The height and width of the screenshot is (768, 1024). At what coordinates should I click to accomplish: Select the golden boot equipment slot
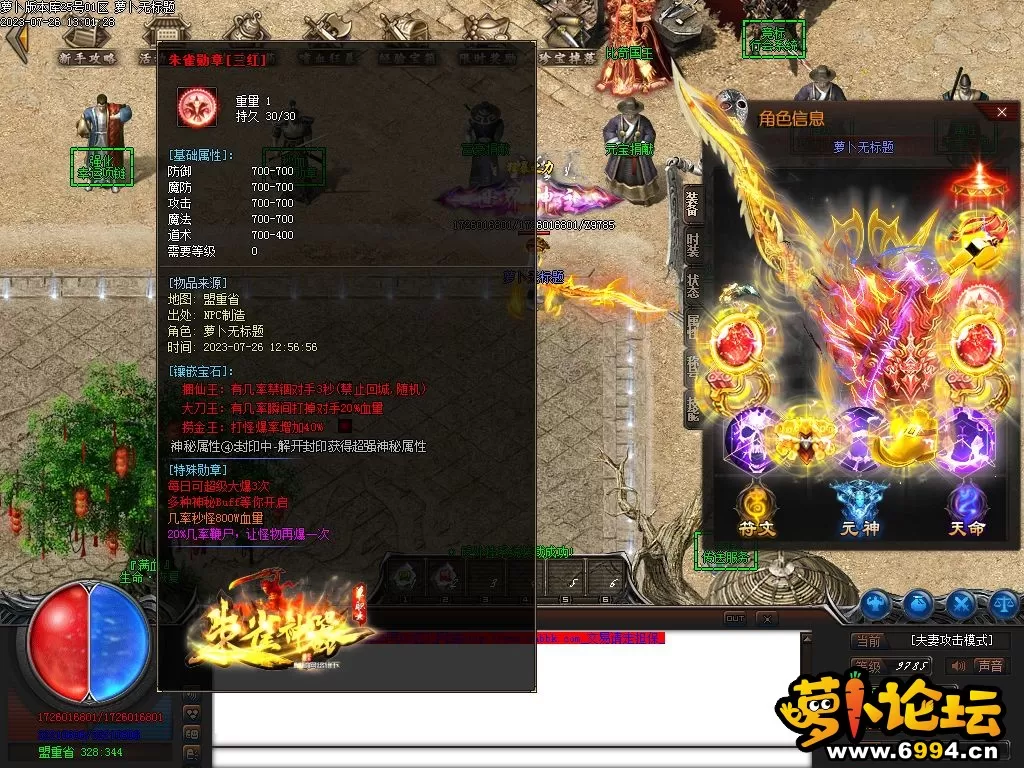pyautogui.click(x=905, y=443)
